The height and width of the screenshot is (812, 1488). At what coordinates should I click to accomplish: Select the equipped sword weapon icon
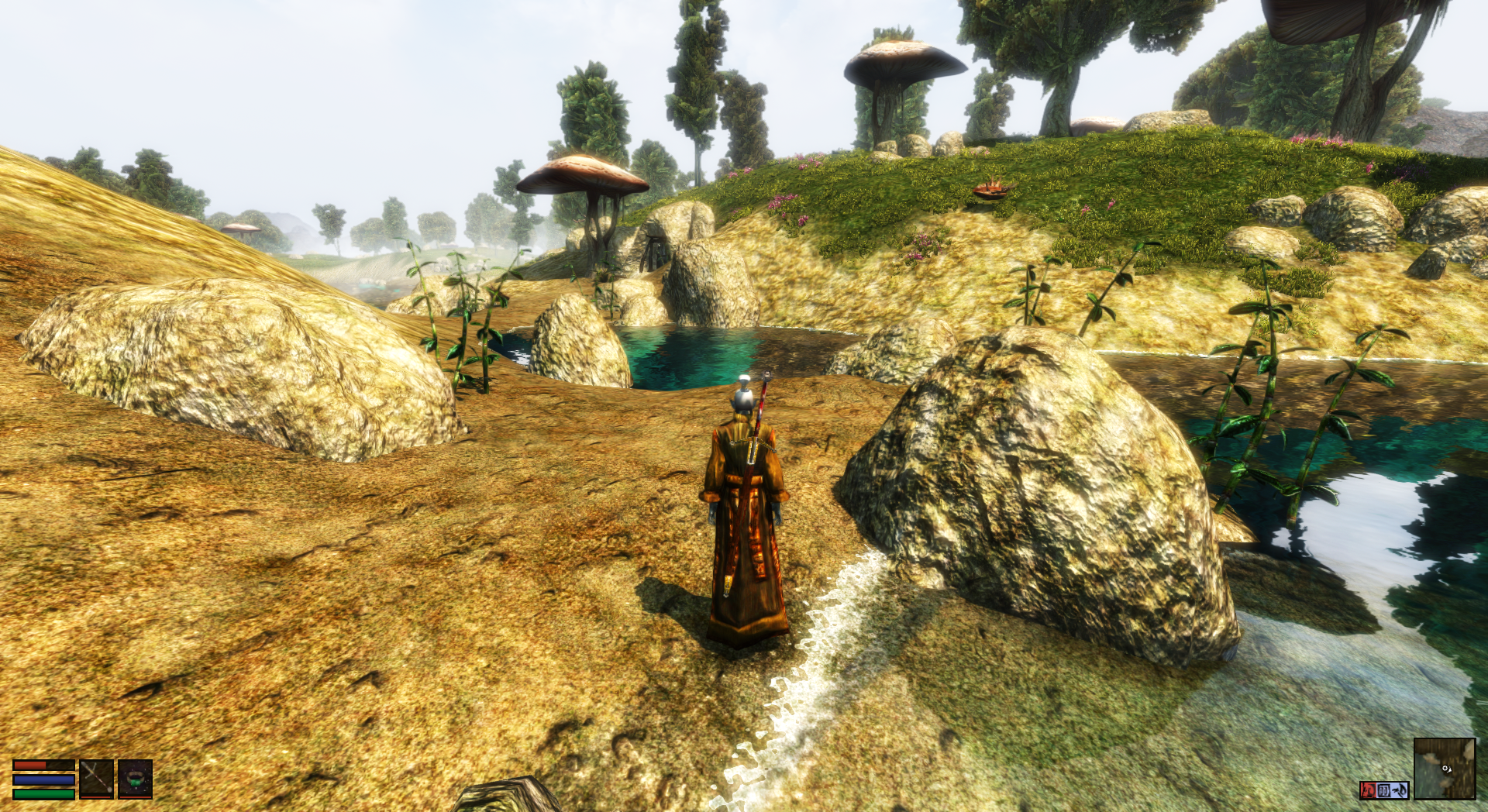(x=97, y=779)
